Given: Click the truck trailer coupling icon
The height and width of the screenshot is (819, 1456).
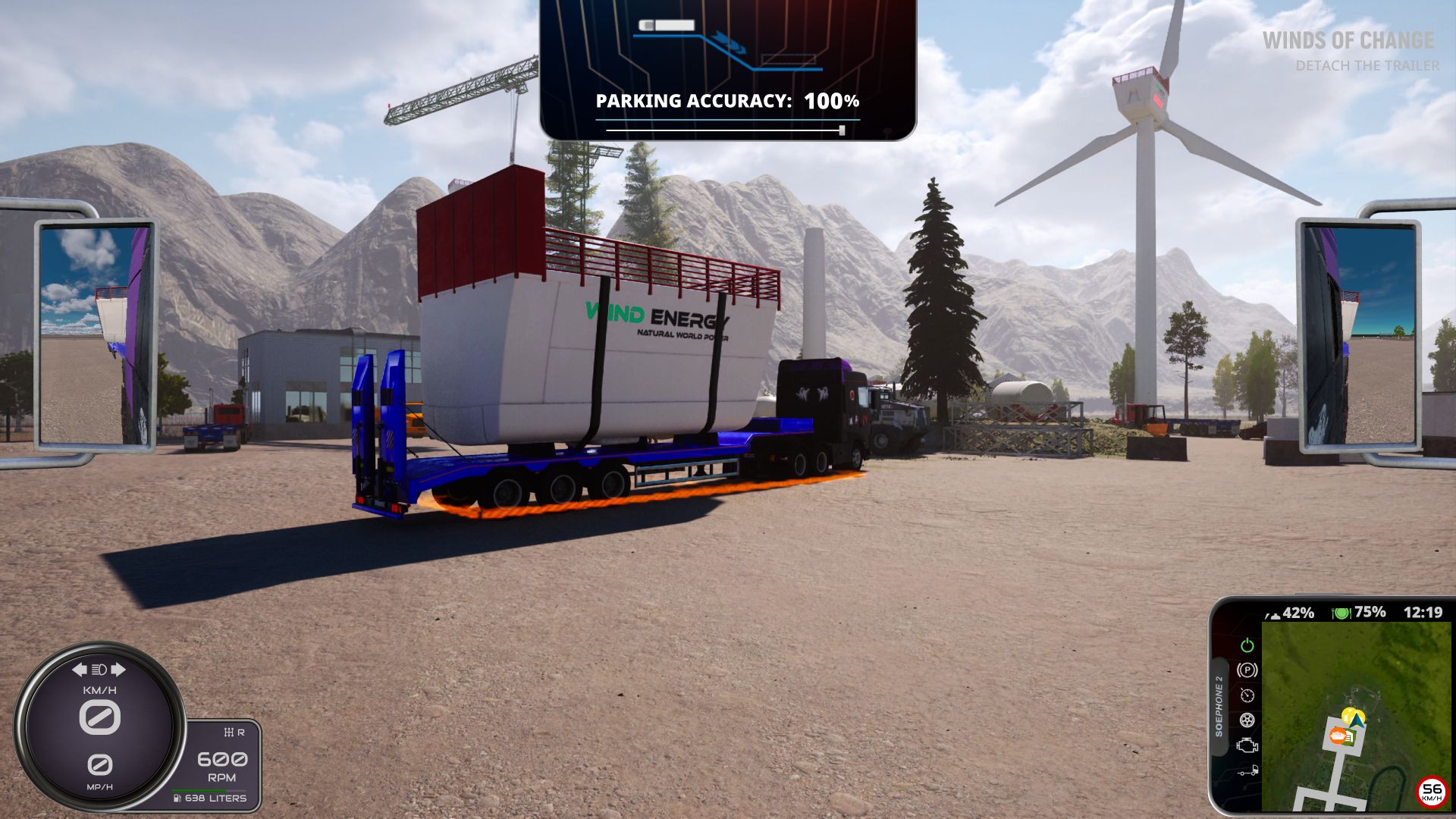Looking at the screenshot, I should [x=1247, y=772].
